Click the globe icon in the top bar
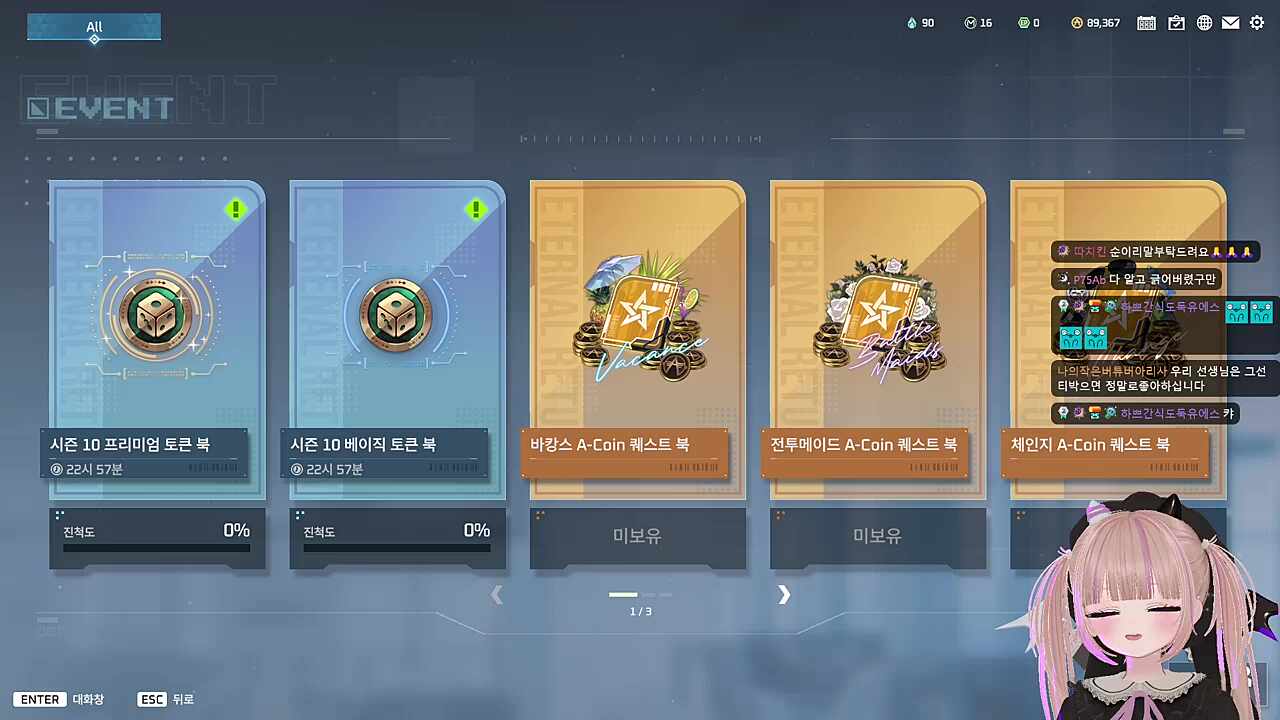The width and height of the screenshot is (1280, 720). click(1204, 22)
